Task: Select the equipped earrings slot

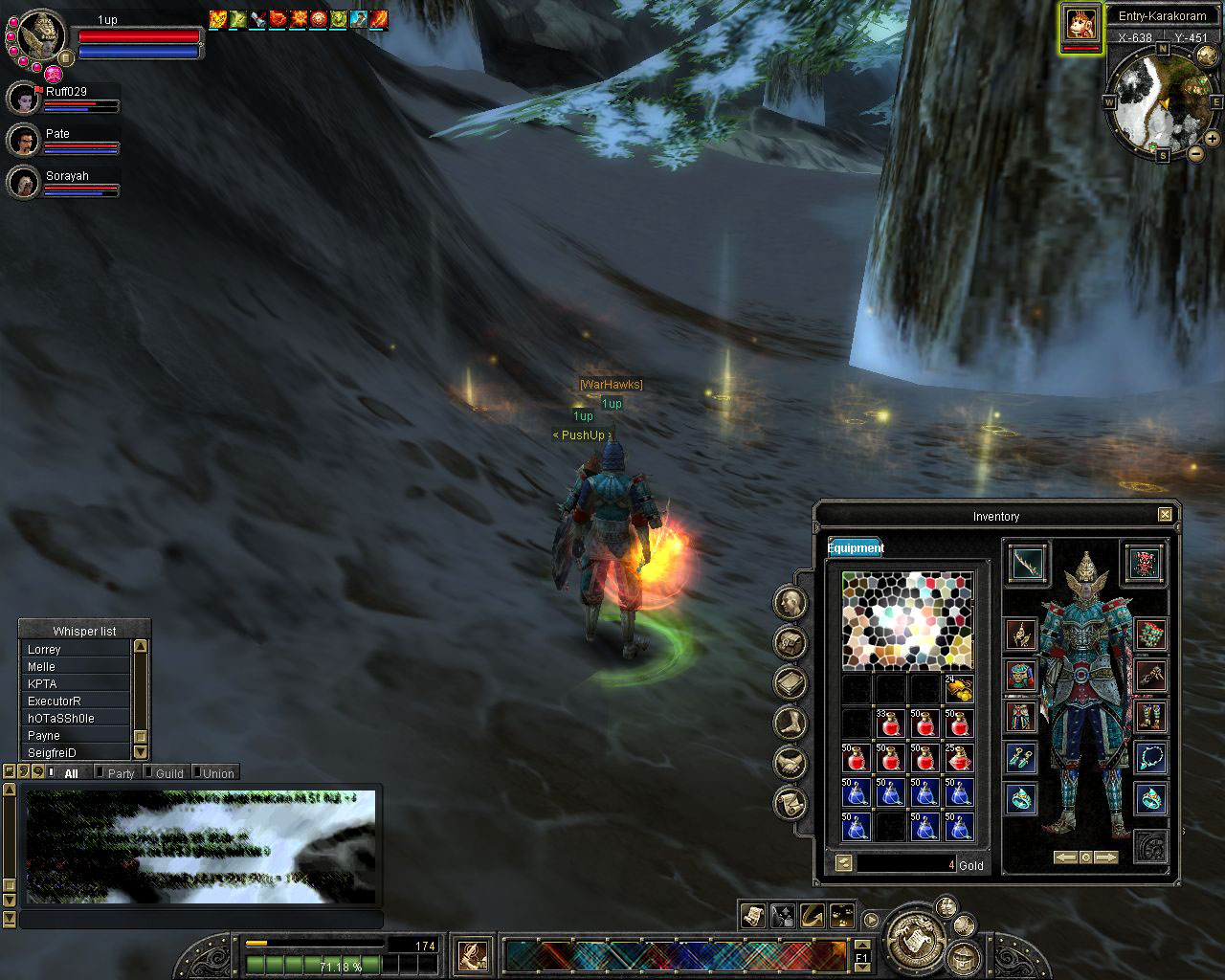Action: (1020, 758)
